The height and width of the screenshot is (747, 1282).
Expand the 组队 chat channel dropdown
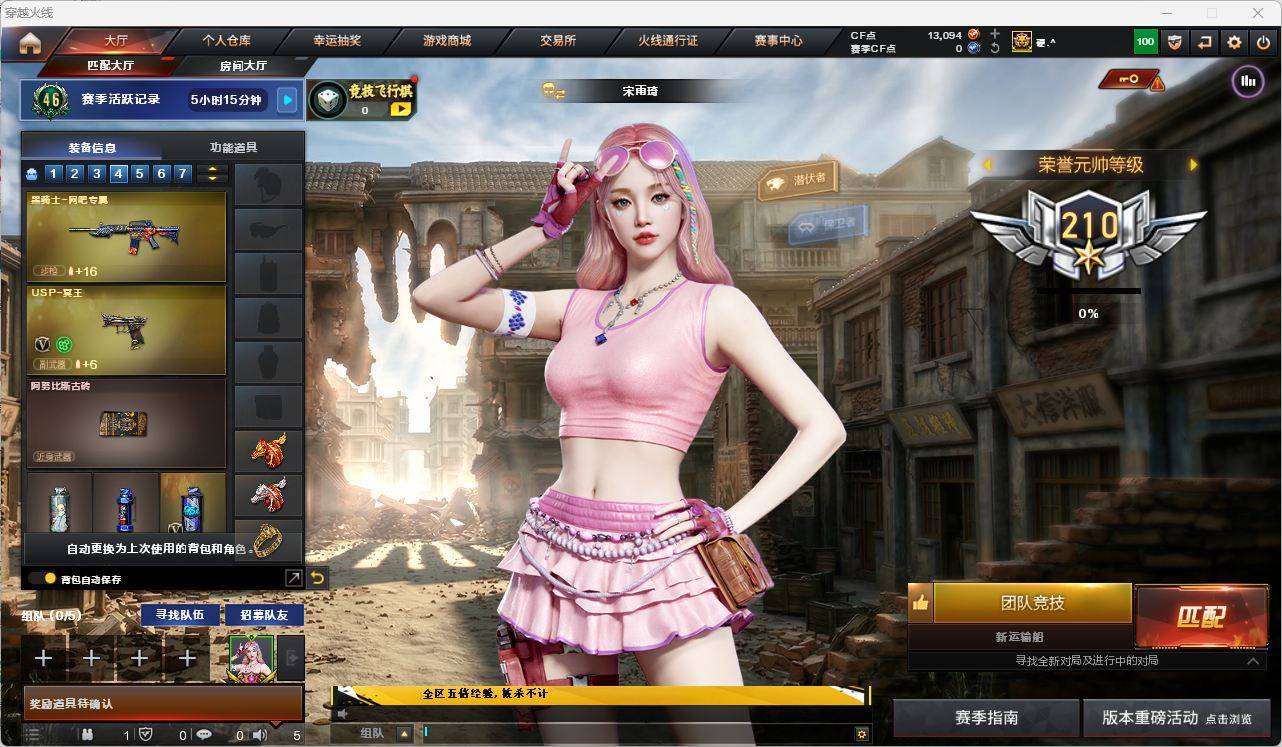click(x=404, y=732)
